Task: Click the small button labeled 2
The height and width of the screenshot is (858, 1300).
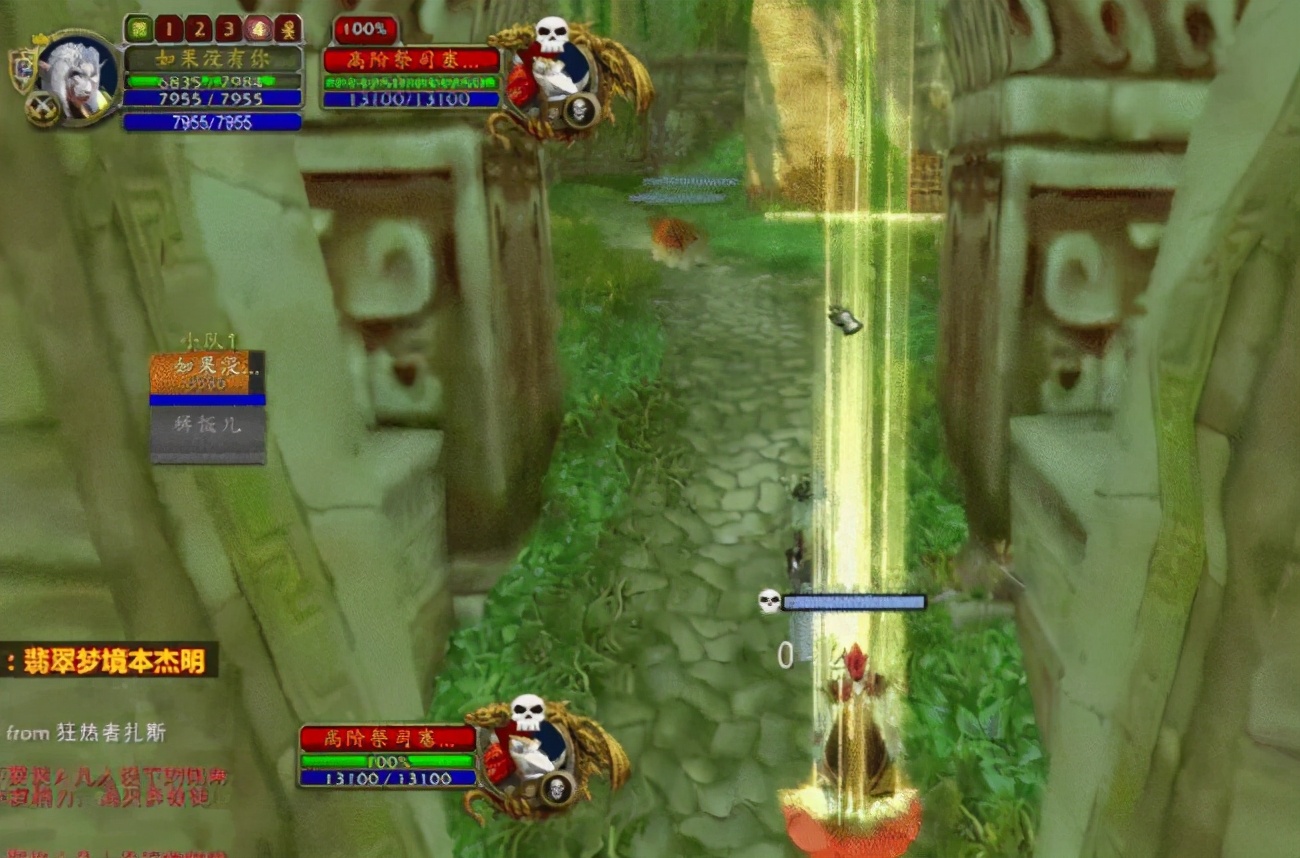Action: (x=198, y=28)
